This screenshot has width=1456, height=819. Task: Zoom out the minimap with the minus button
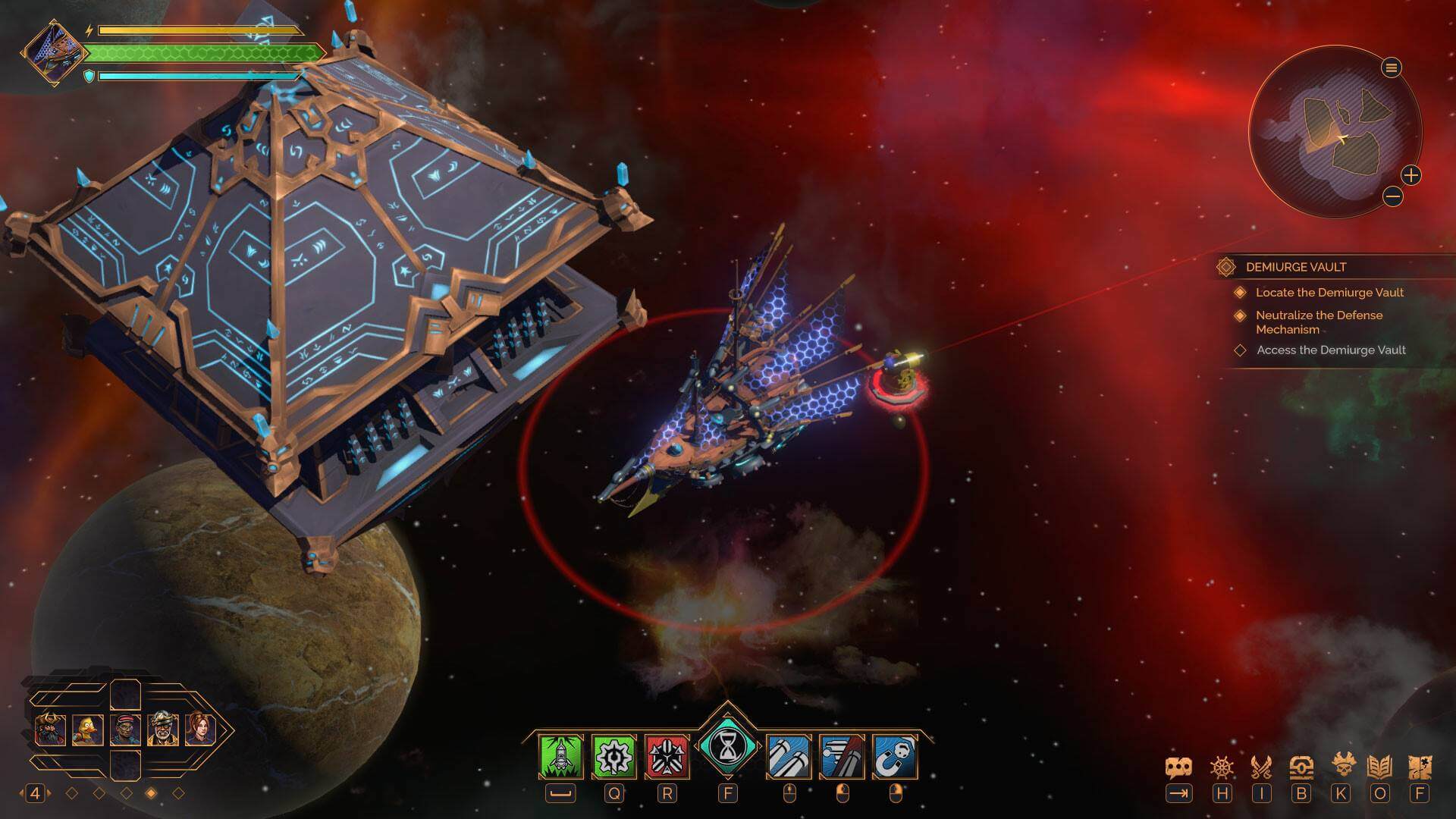pyautogui.click(x=1392, y=197)
